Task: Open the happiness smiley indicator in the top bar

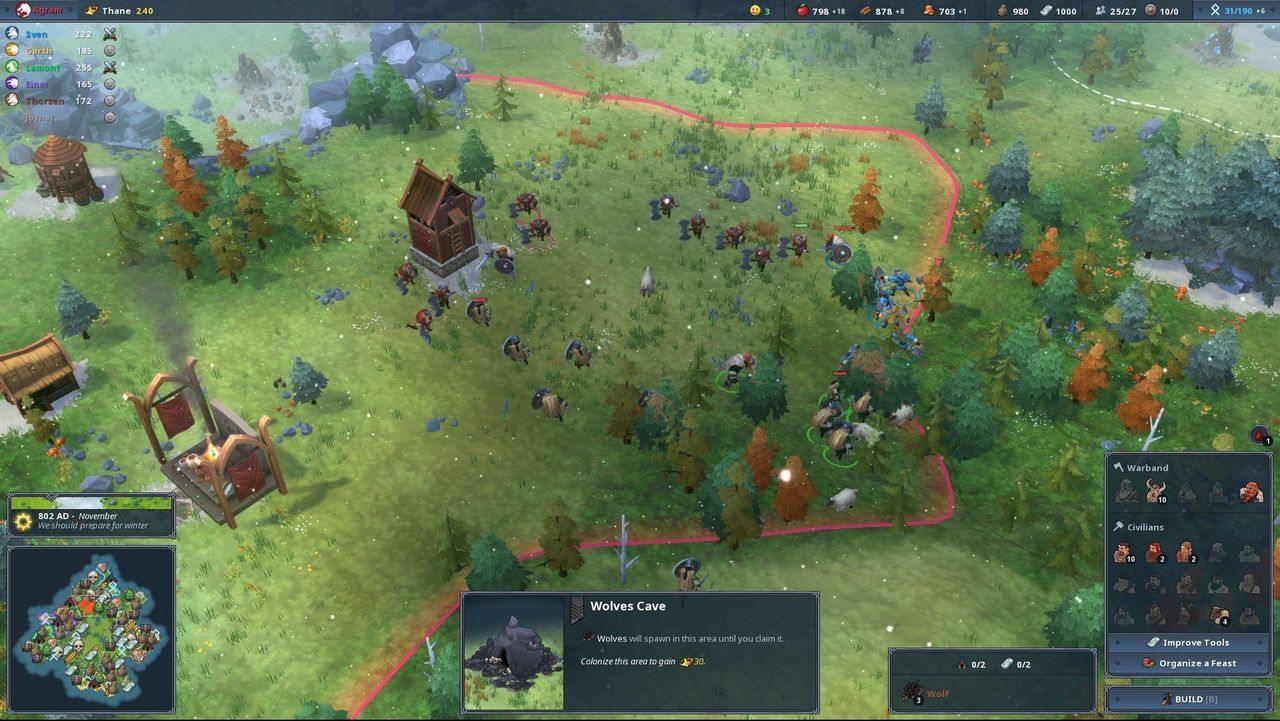Action: [755, 11]
